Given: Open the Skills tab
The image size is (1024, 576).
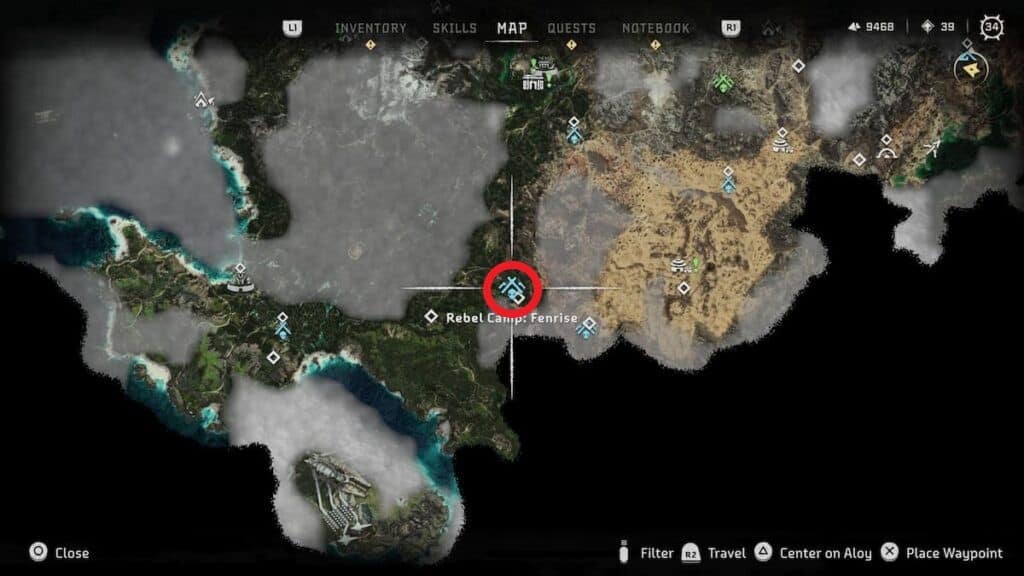Looking at the screenshot, I should pos(454,28).
